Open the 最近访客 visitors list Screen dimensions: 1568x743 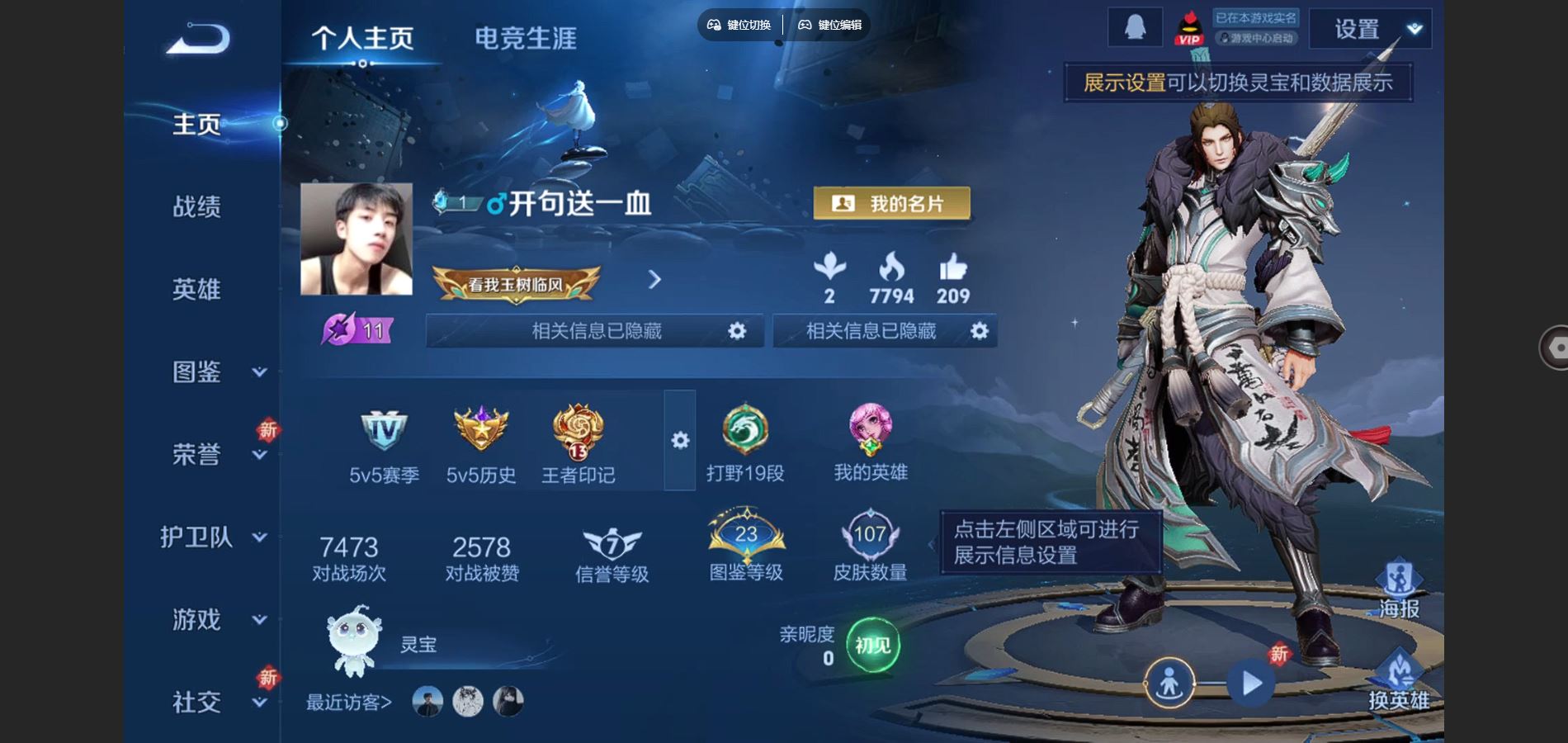[349, 703]
